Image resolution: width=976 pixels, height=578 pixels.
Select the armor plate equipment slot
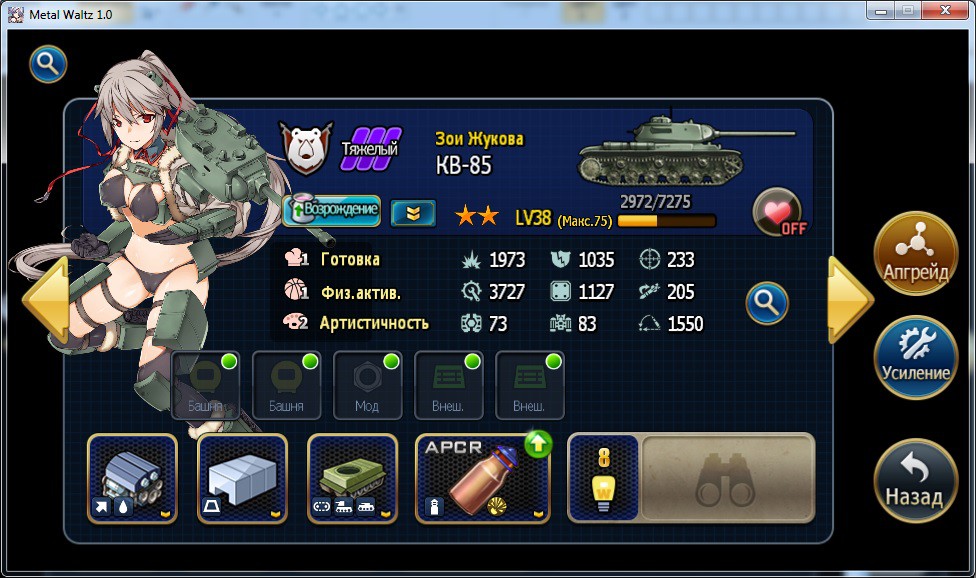point(242,478)
